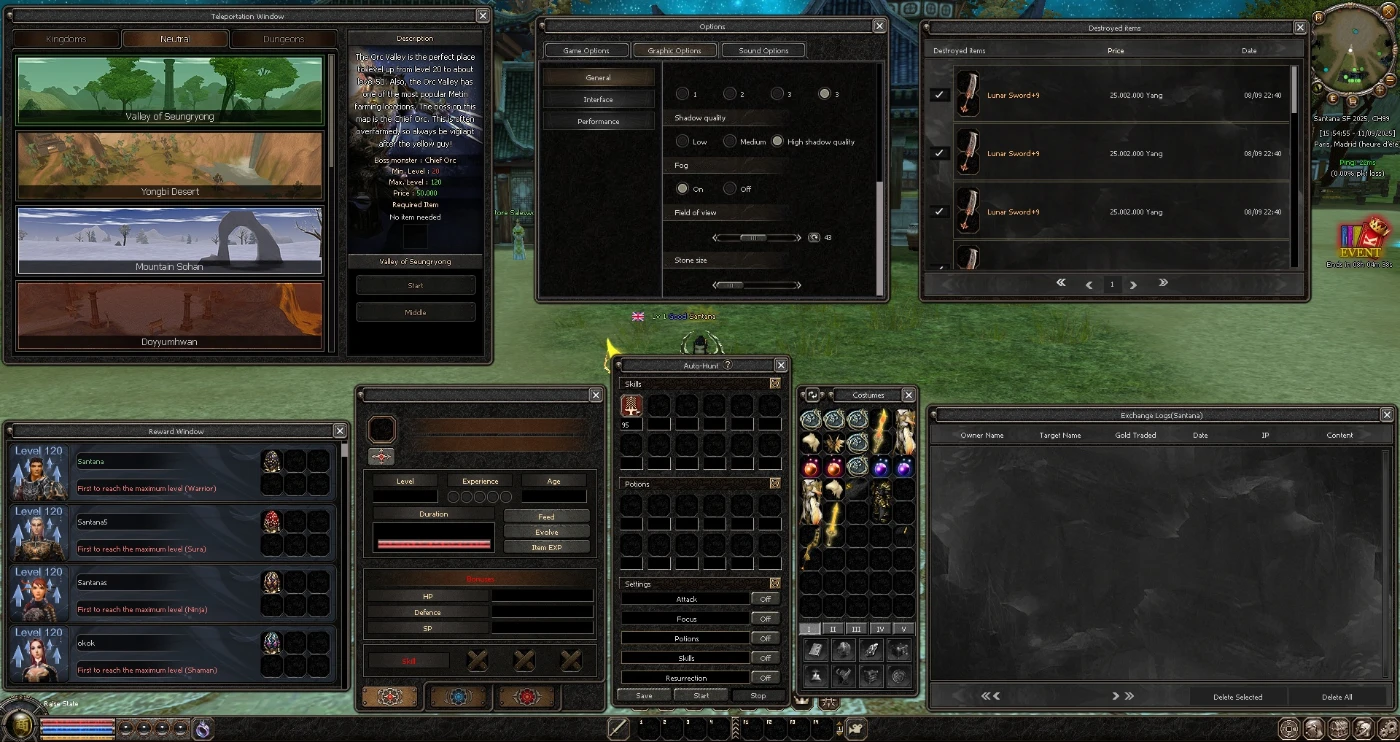Close the Reward Window
This screenshot has width=1400, height=742.
click(340, 431)
